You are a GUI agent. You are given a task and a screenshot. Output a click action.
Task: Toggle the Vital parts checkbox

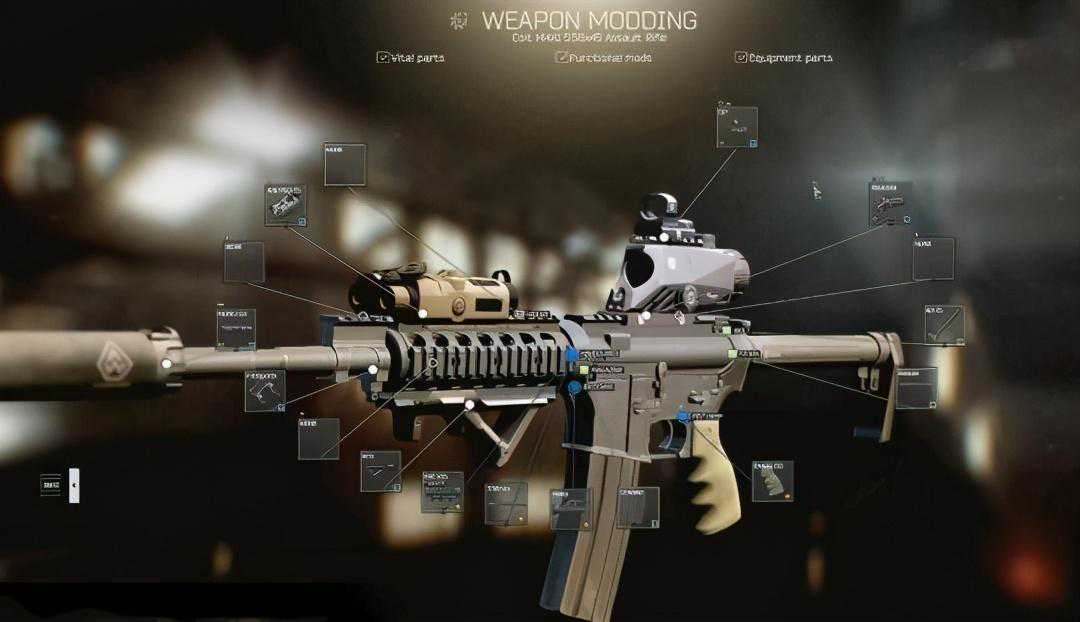[383, 57]
